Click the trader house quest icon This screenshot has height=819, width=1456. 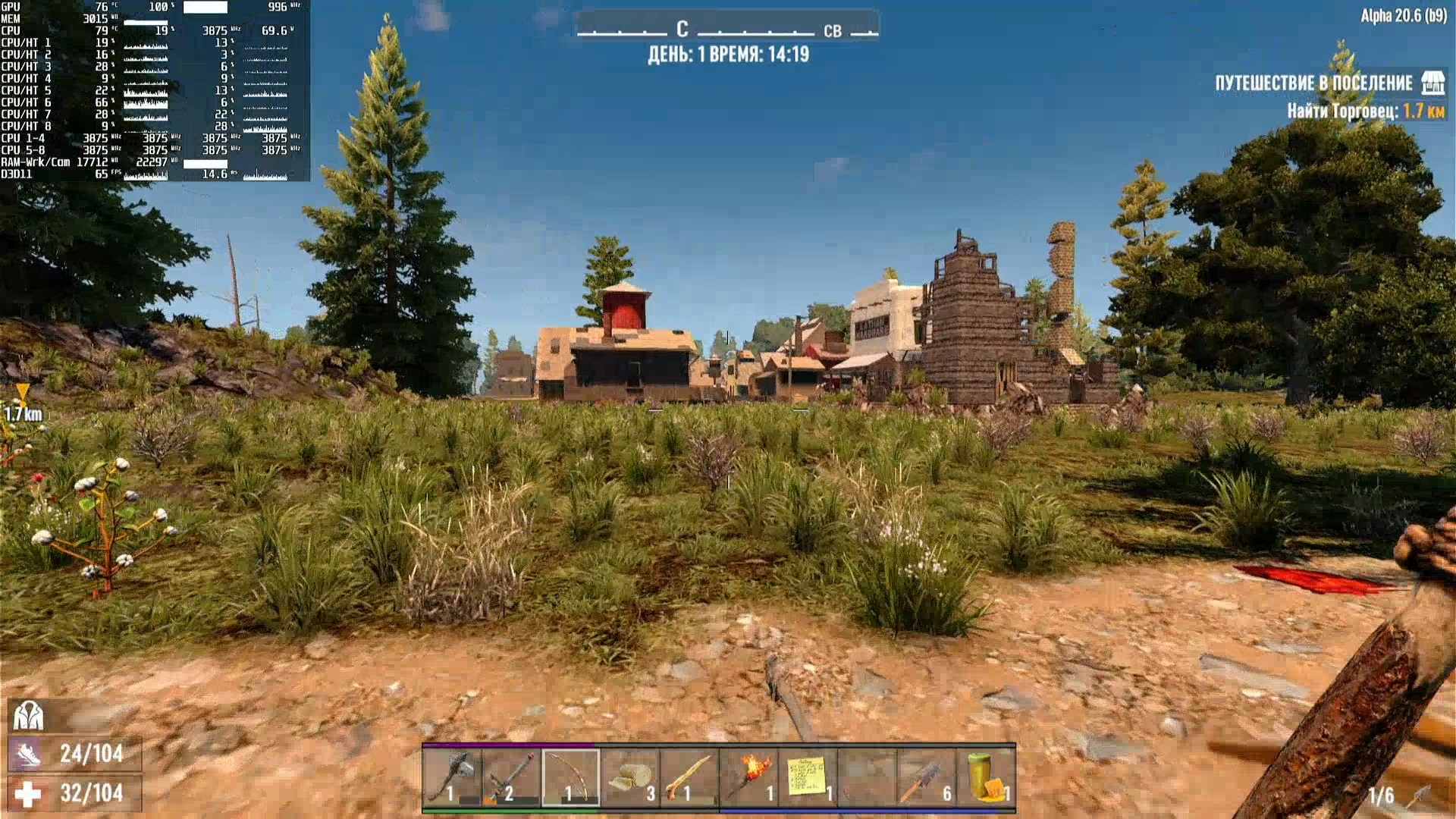[1432, 83]
